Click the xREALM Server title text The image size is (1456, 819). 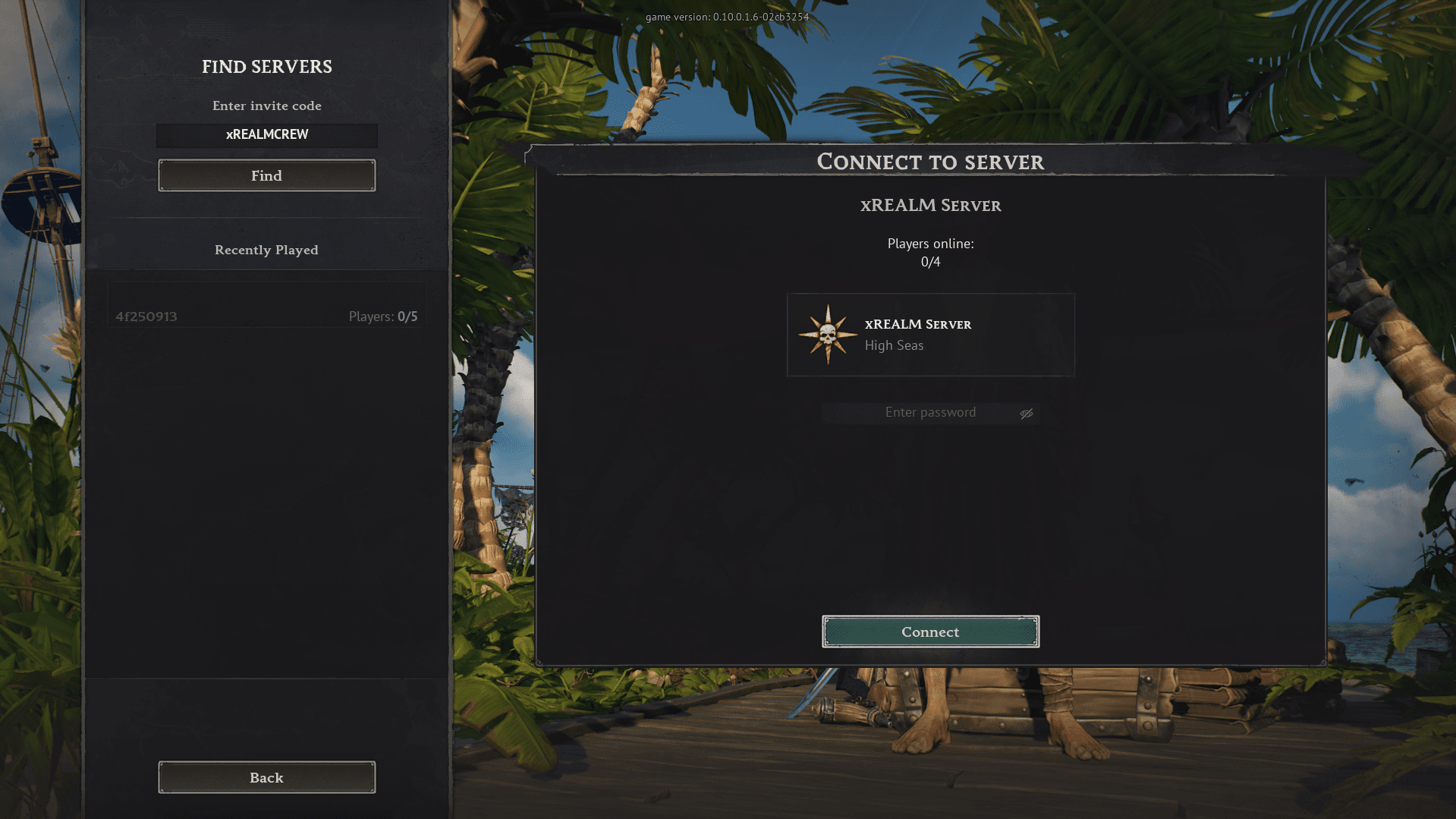pos(930,205)
